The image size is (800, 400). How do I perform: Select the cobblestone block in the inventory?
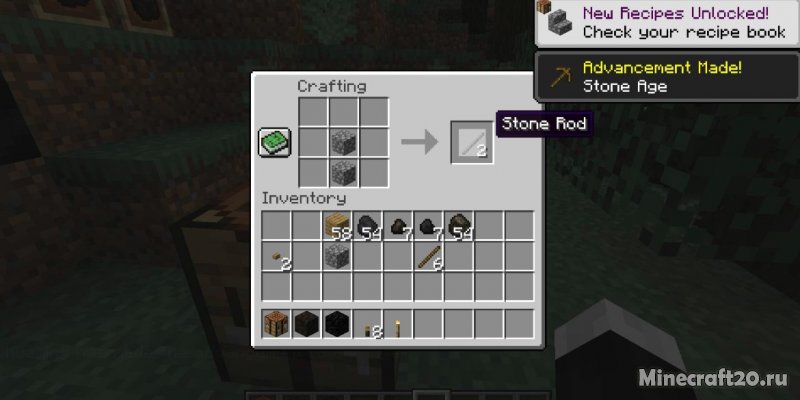pos(337,257)
